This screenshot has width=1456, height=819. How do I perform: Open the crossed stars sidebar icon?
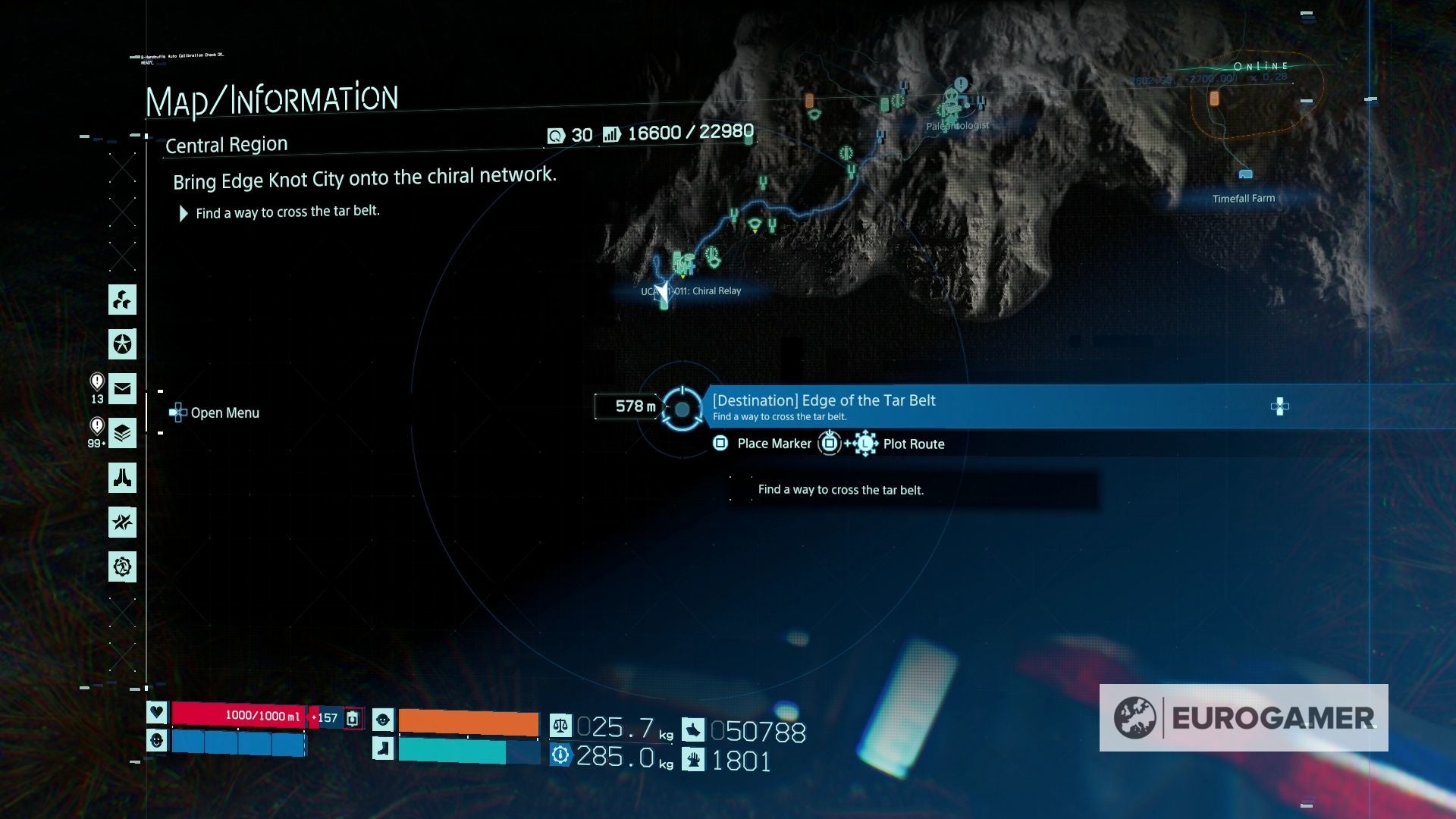pos(122,522)
